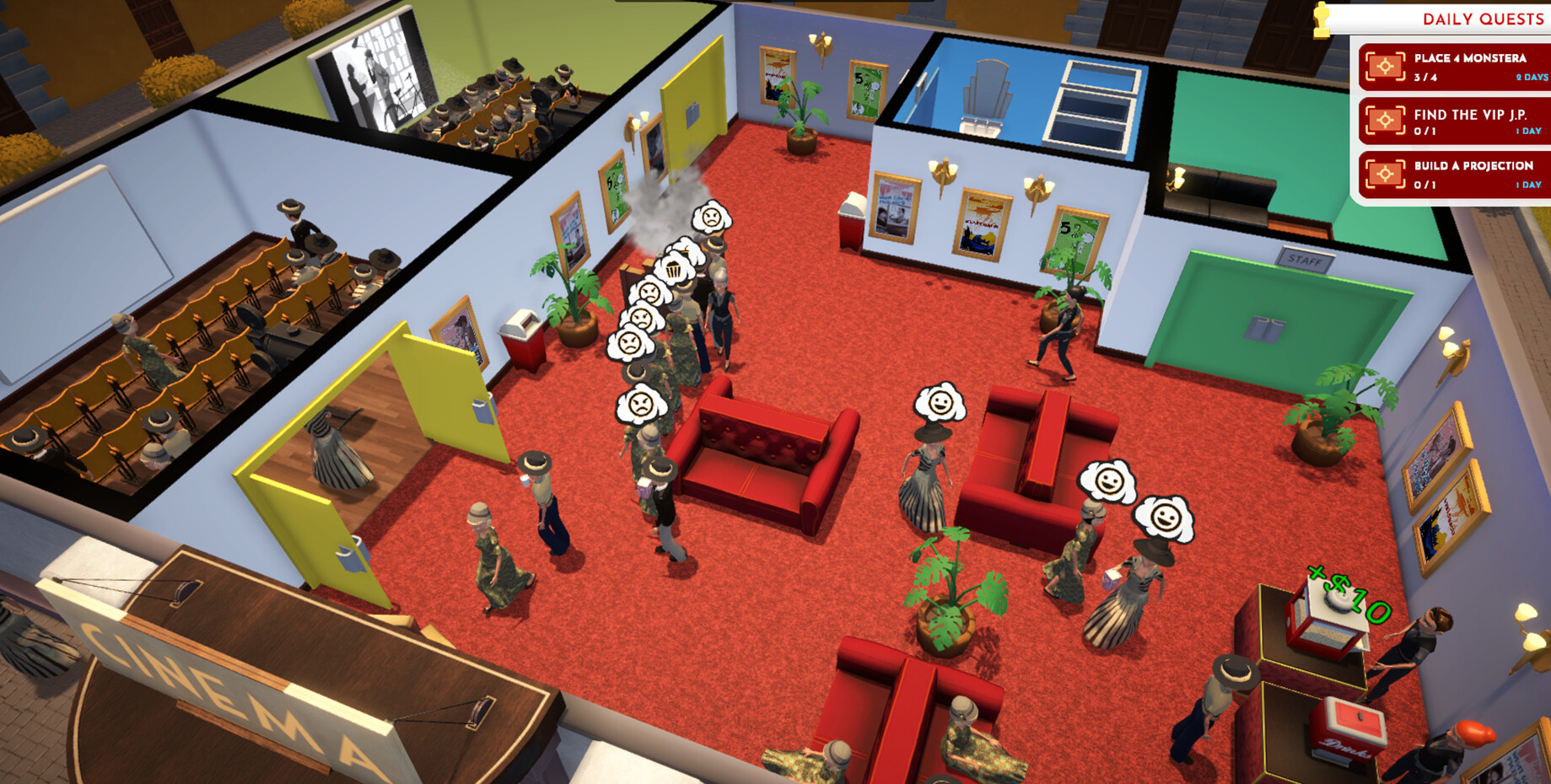Click the Find the VIP J.P. quest crosshair icon
The width and height of the screenshot is (1551, 784).
pyautogui.click(x=1386, y=118)
